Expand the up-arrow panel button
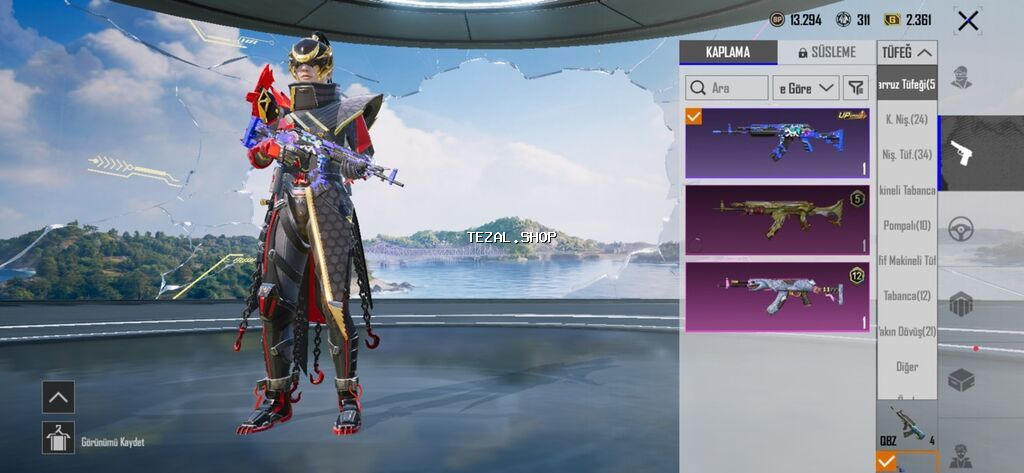This screenshot has width=1024, height=473. point(58,397)
